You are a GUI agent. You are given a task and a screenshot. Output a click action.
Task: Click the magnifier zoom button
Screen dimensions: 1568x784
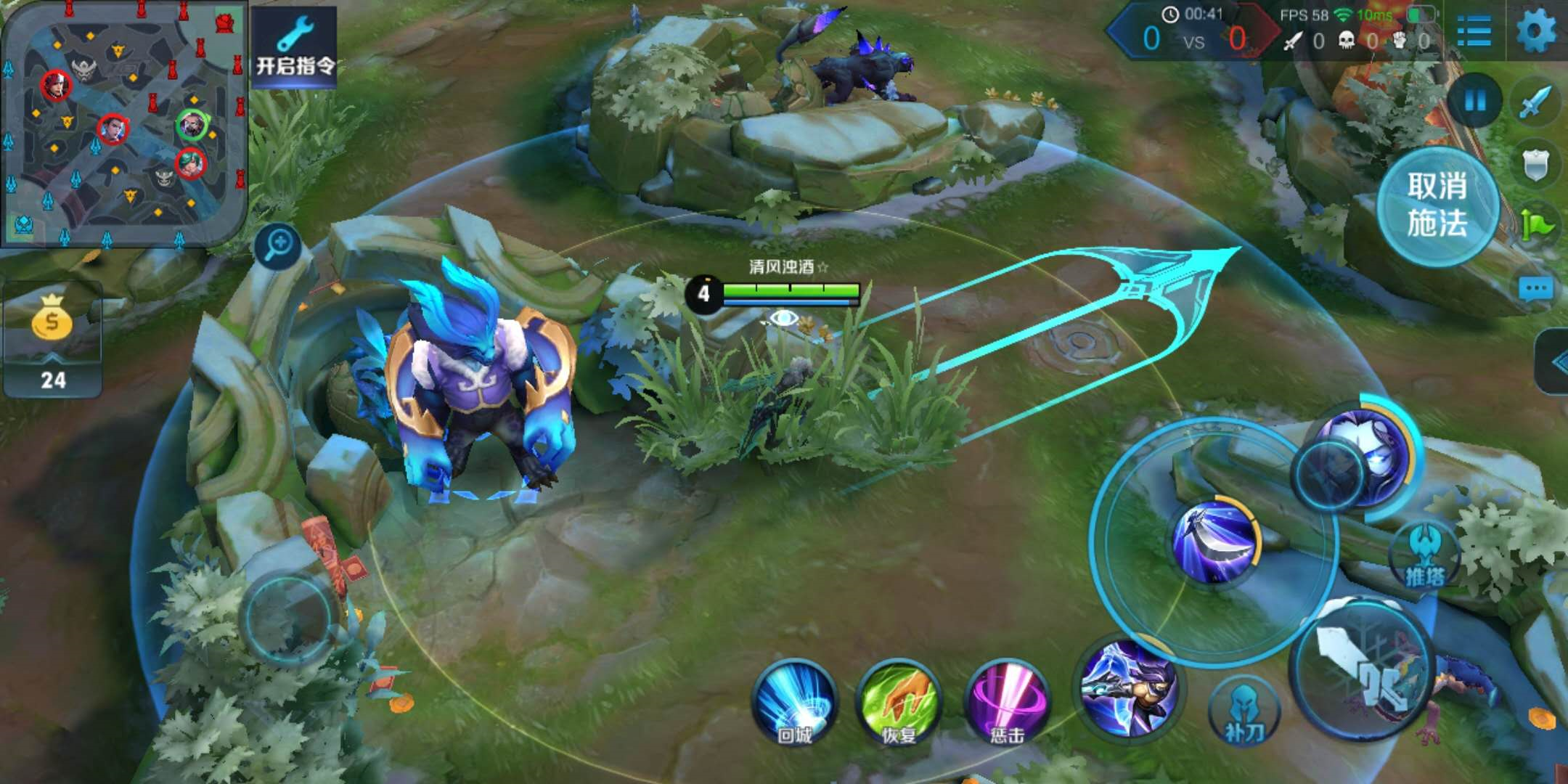(x=278, y=245)
